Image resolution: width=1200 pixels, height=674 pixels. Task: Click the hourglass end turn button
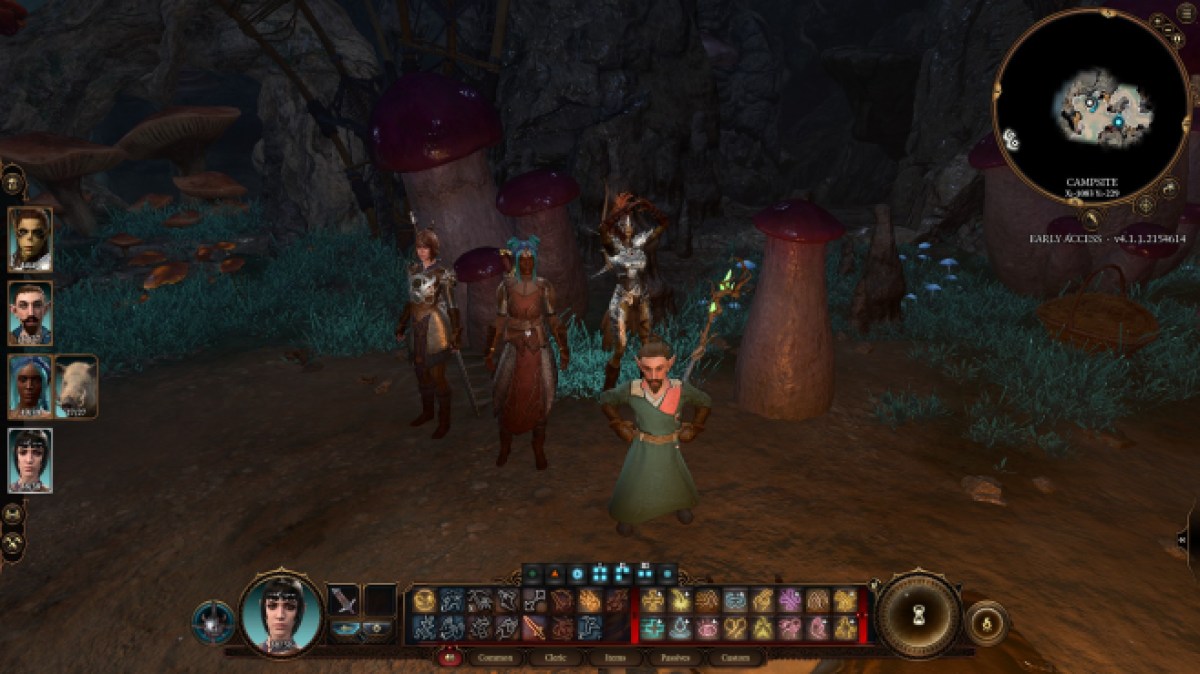tap(917, 615)
